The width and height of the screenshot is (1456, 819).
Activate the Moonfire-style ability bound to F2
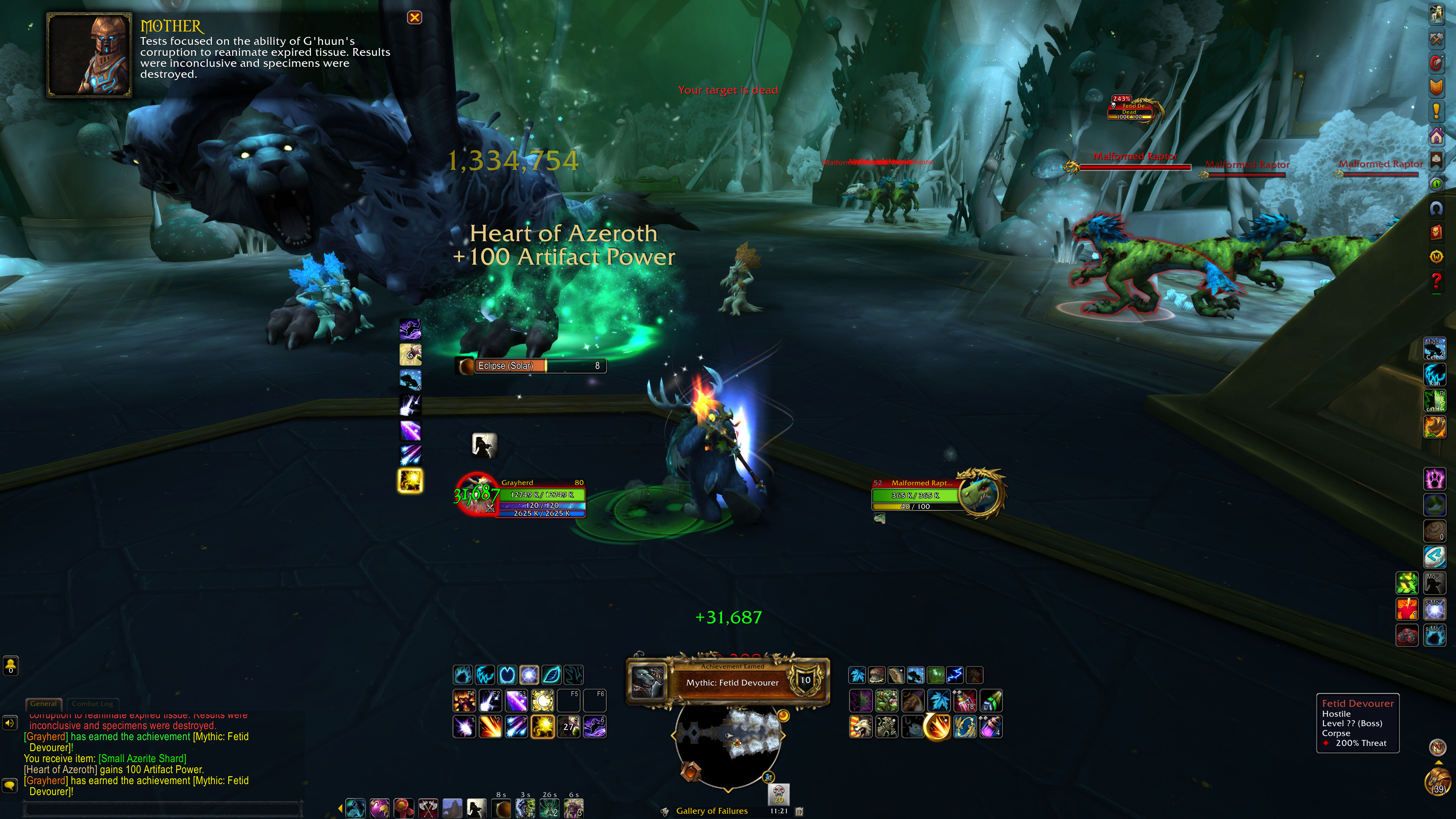point(490,701)
